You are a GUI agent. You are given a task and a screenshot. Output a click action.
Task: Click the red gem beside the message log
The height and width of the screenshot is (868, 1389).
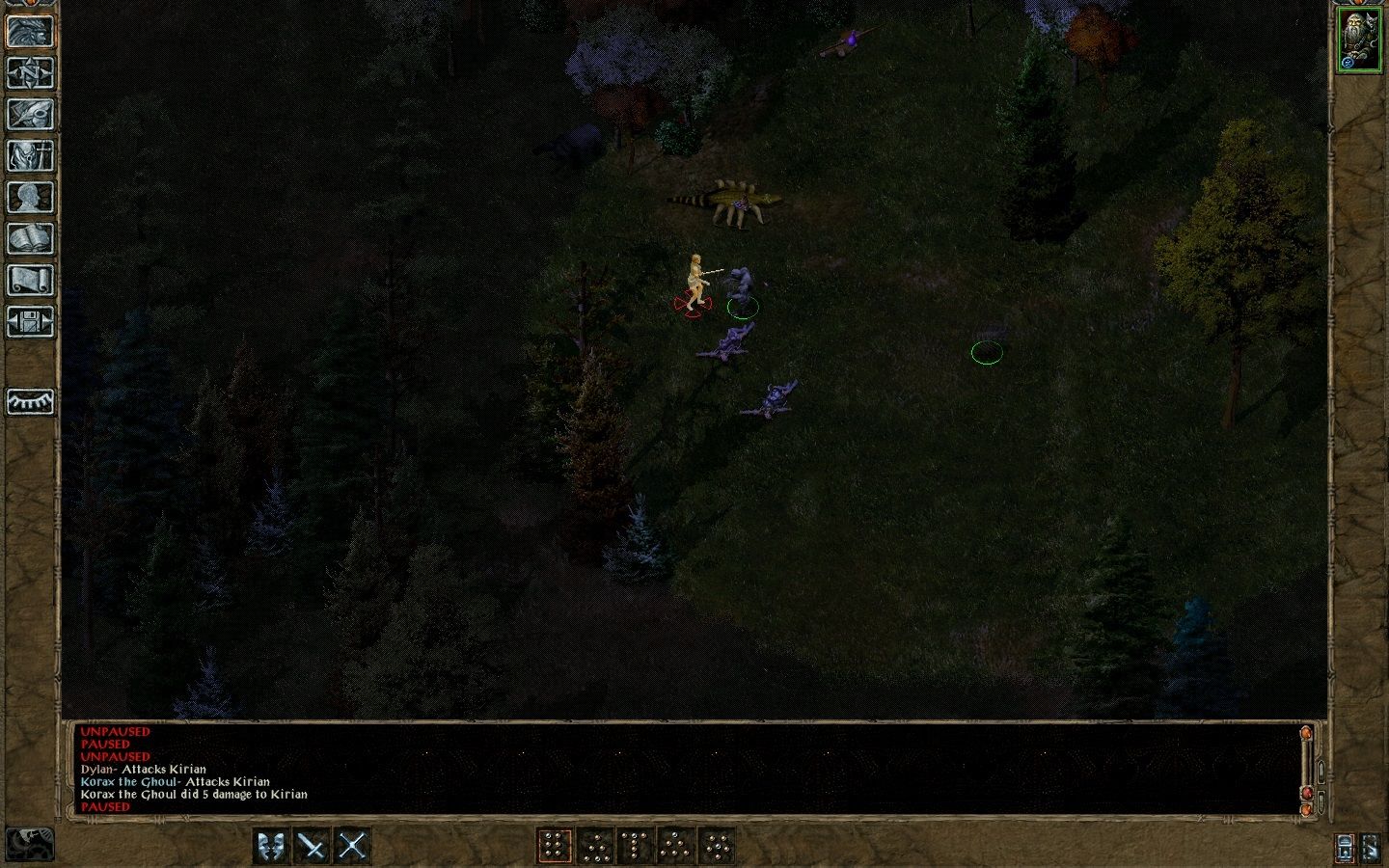(1309, 793)
